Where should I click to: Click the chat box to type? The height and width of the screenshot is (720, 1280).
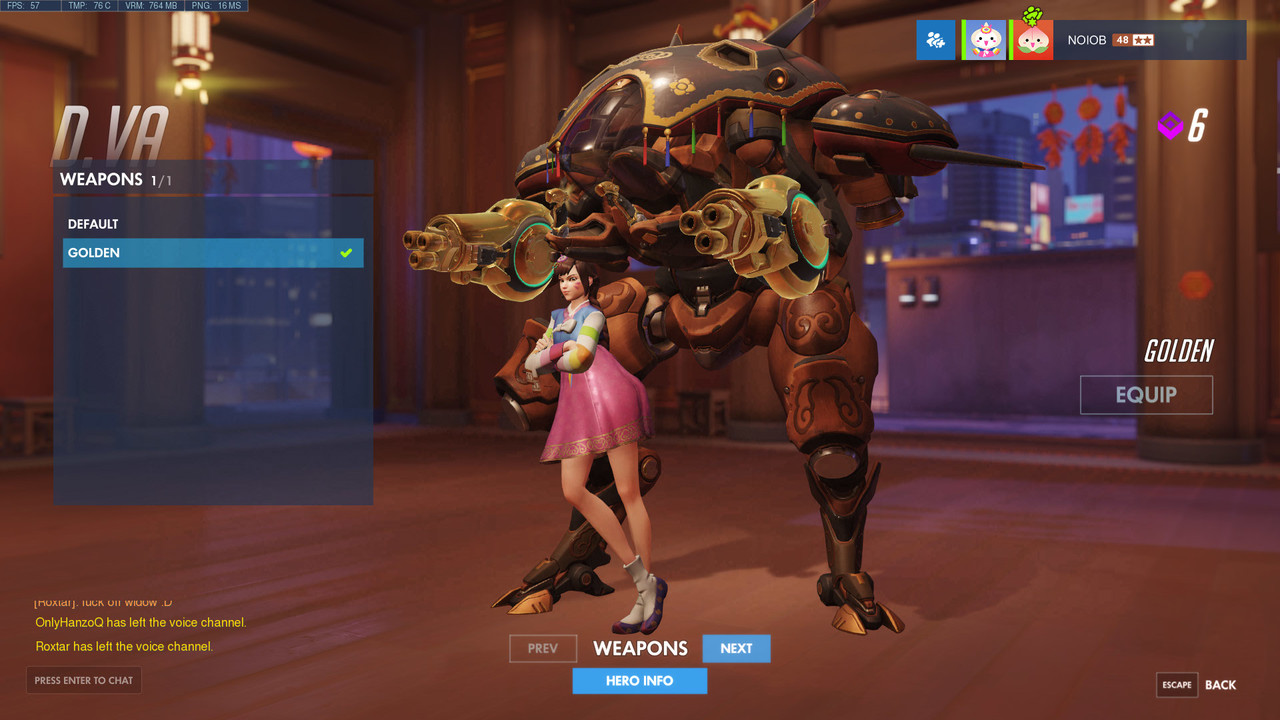[x=84, y=681]
